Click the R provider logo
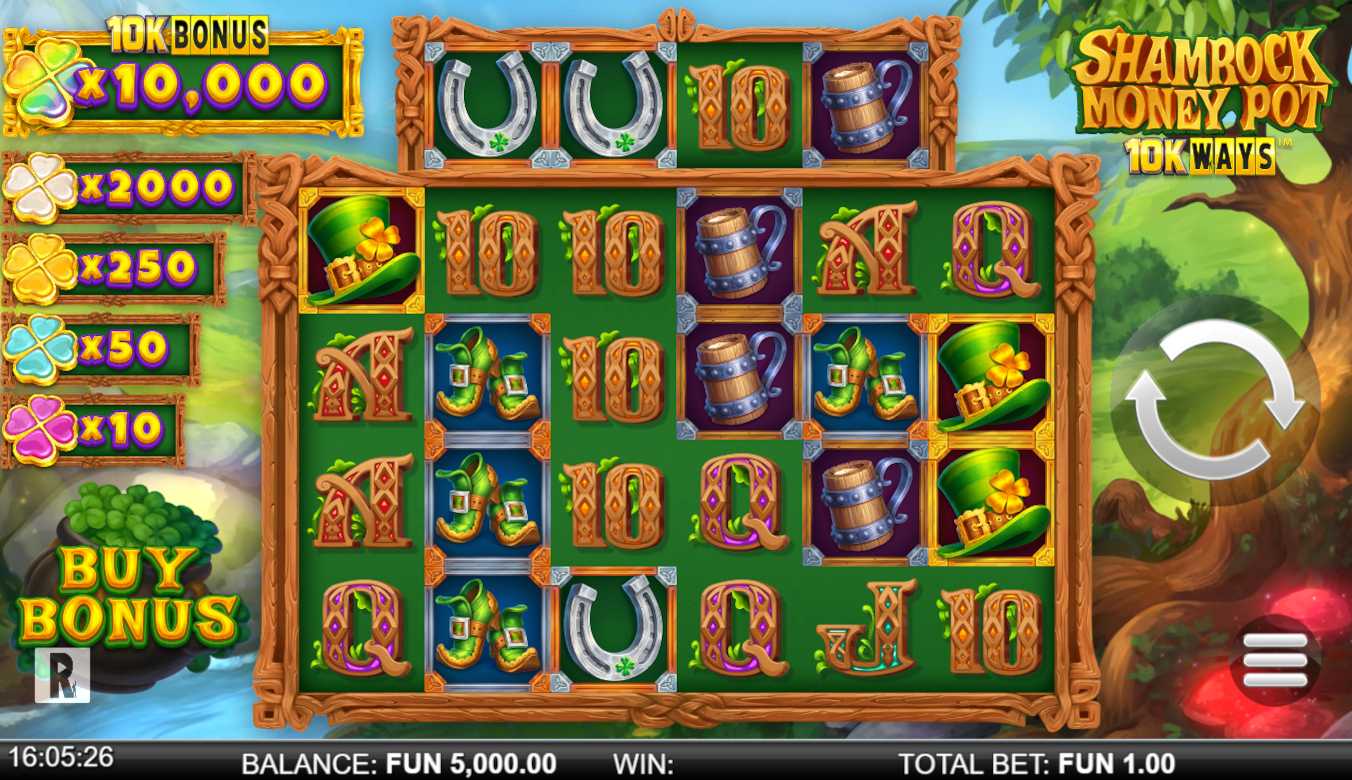 pyautogui.click(x=62, y=675)
